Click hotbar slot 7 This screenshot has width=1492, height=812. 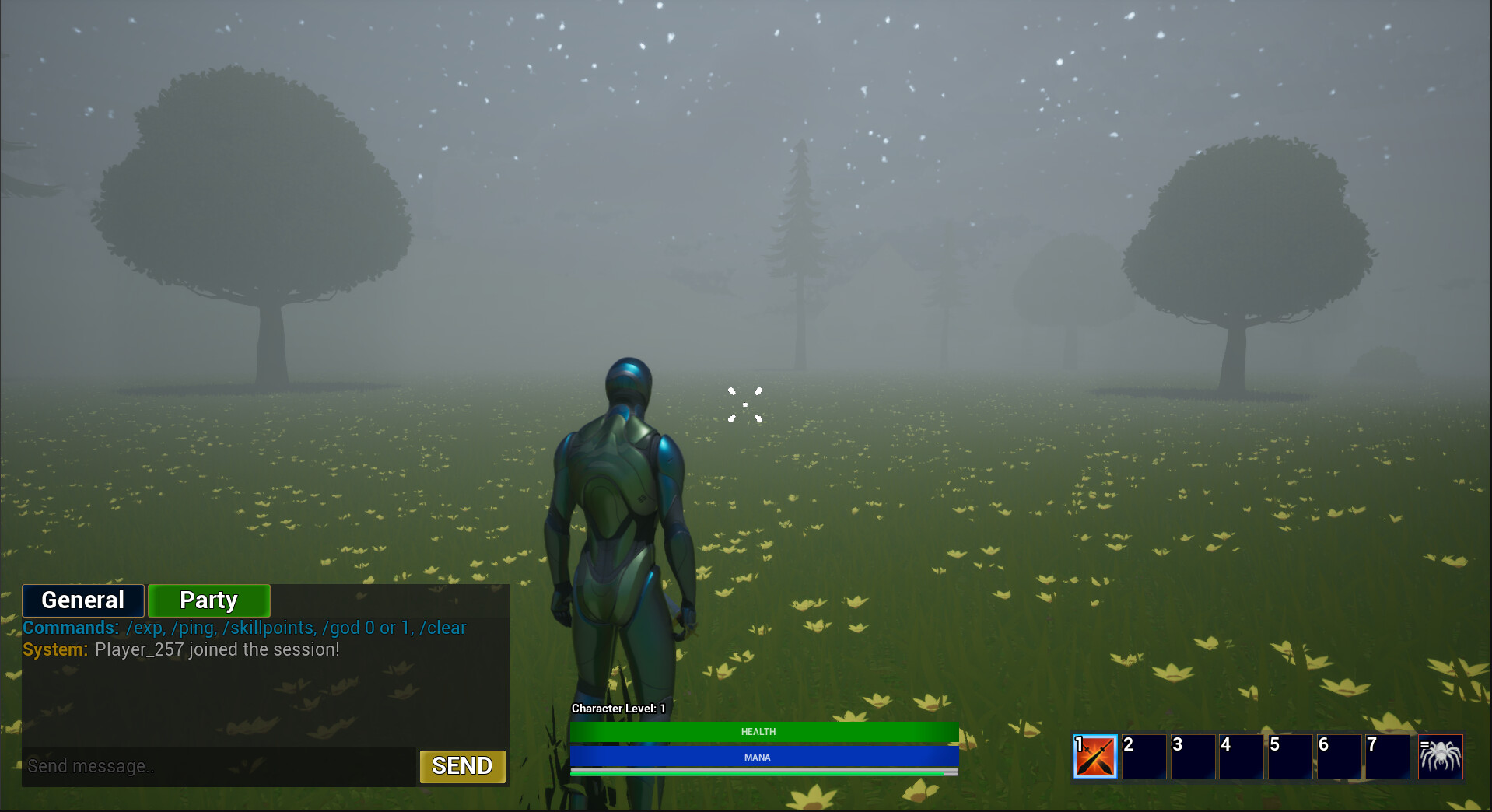[1389, 756]
